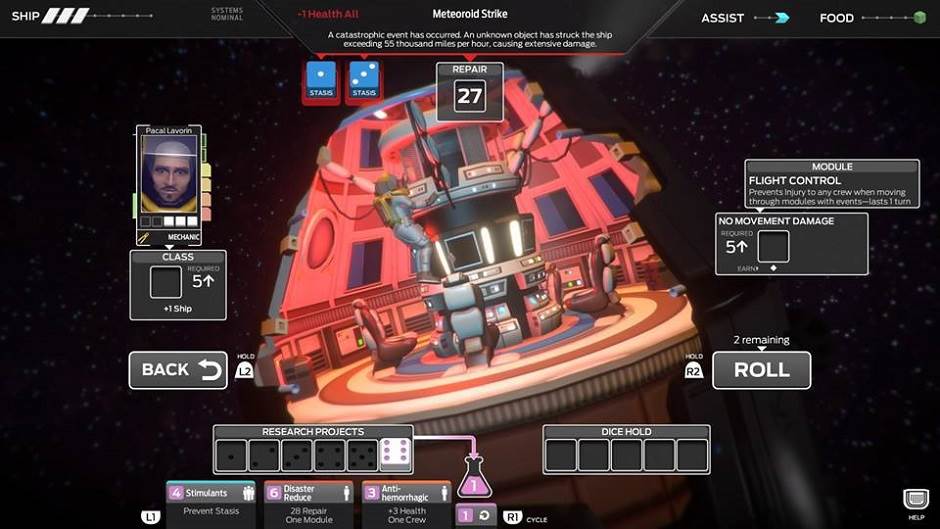940x529 pixels.
Task: Click the BACK button
Action: [x=178, y=370]
